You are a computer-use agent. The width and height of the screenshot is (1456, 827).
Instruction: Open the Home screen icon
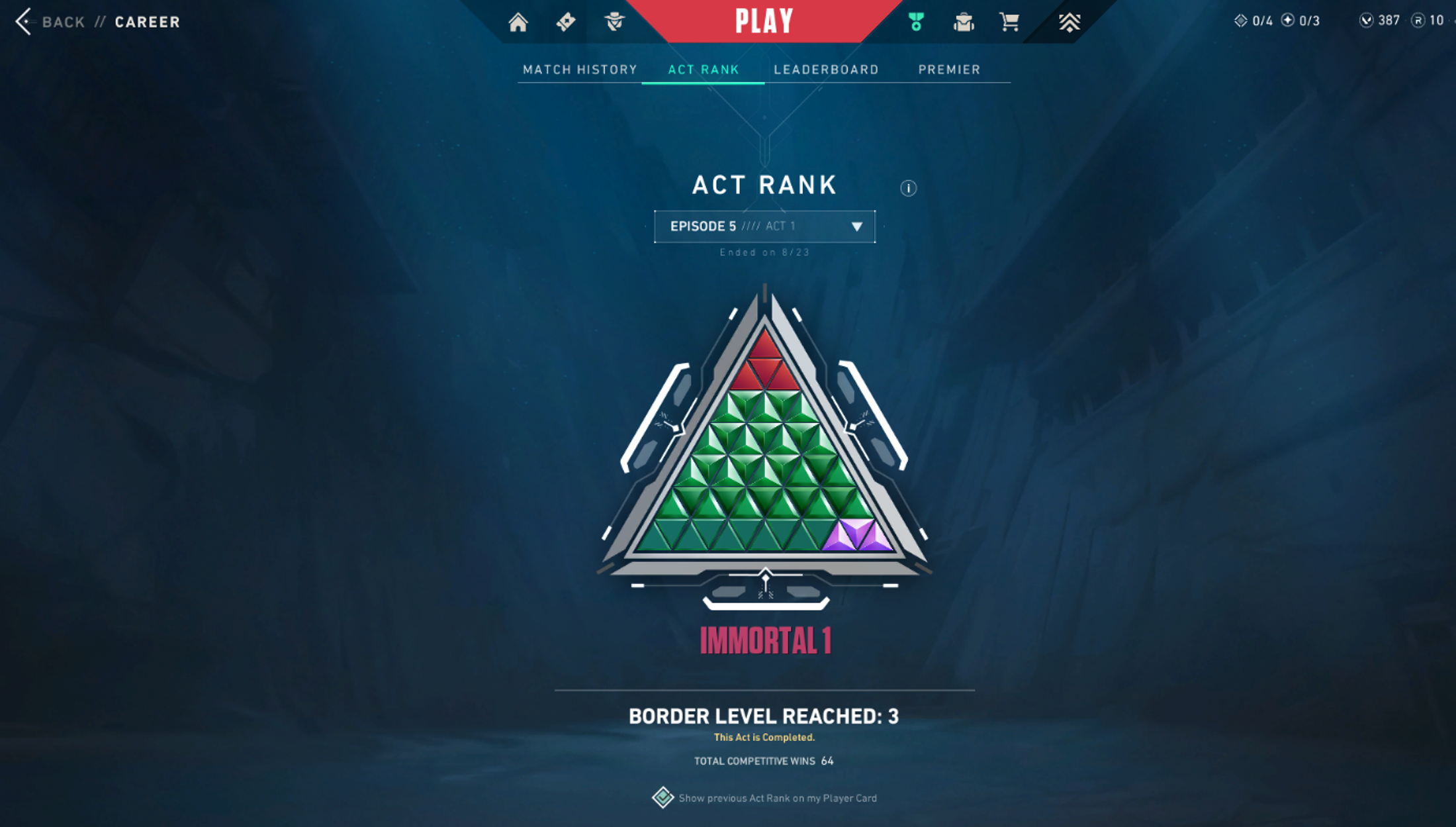click(x=518, y=22)
